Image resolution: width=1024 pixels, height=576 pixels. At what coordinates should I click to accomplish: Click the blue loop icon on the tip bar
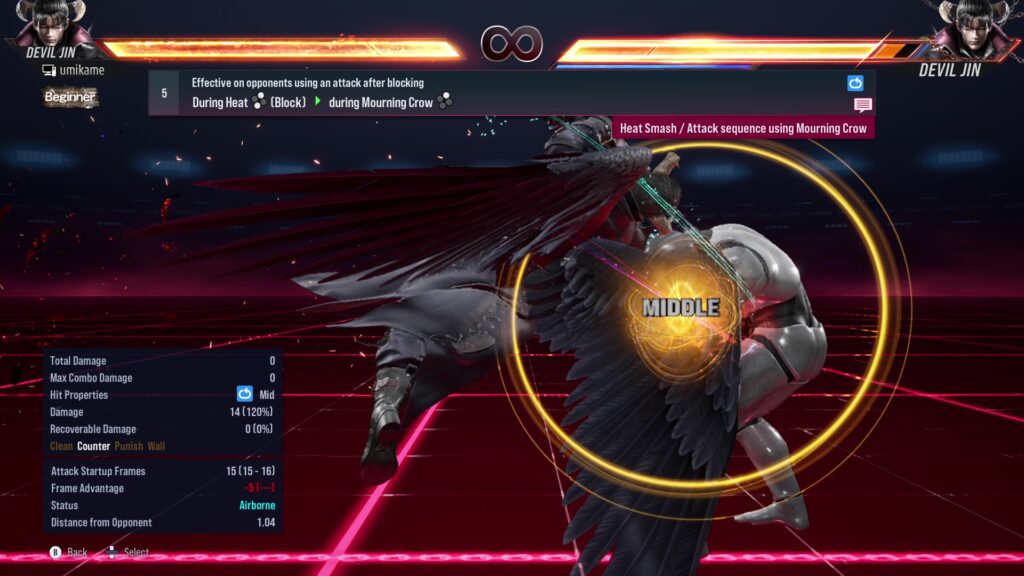click(855, 84)
